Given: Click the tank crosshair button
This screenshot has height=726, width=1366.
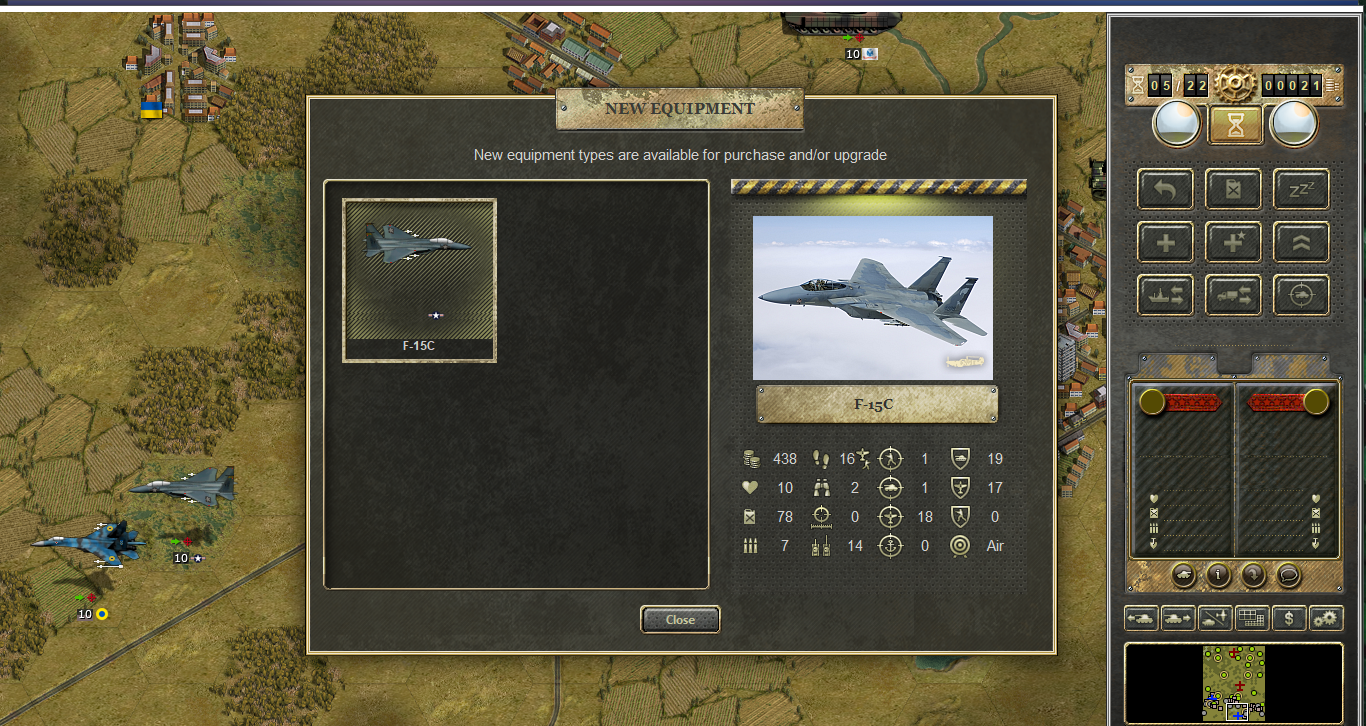Looking at the screenshot, I should (x=1301, y=295).
